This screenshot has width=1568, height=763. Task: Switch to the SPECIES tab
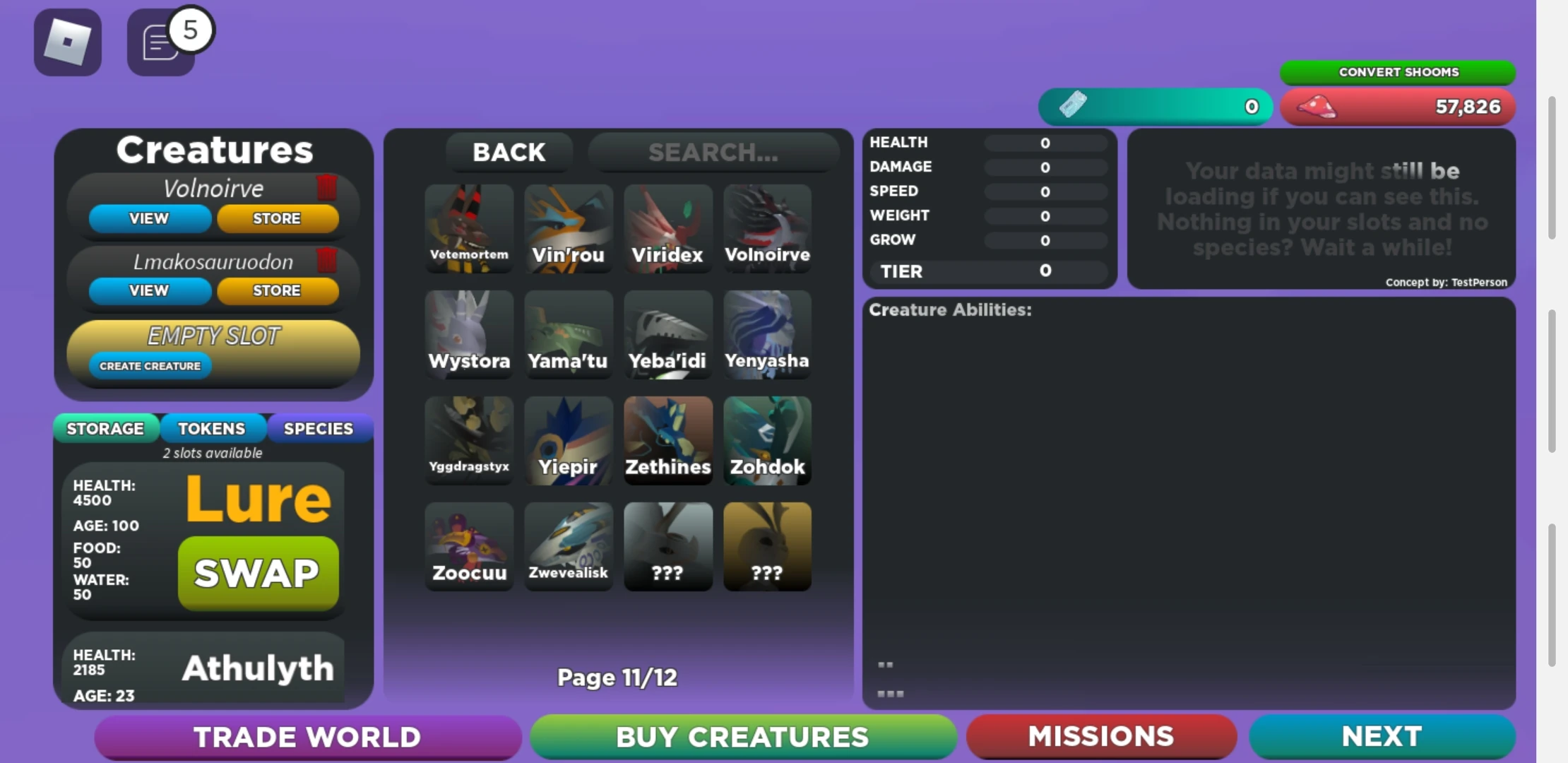coord(319,428)
